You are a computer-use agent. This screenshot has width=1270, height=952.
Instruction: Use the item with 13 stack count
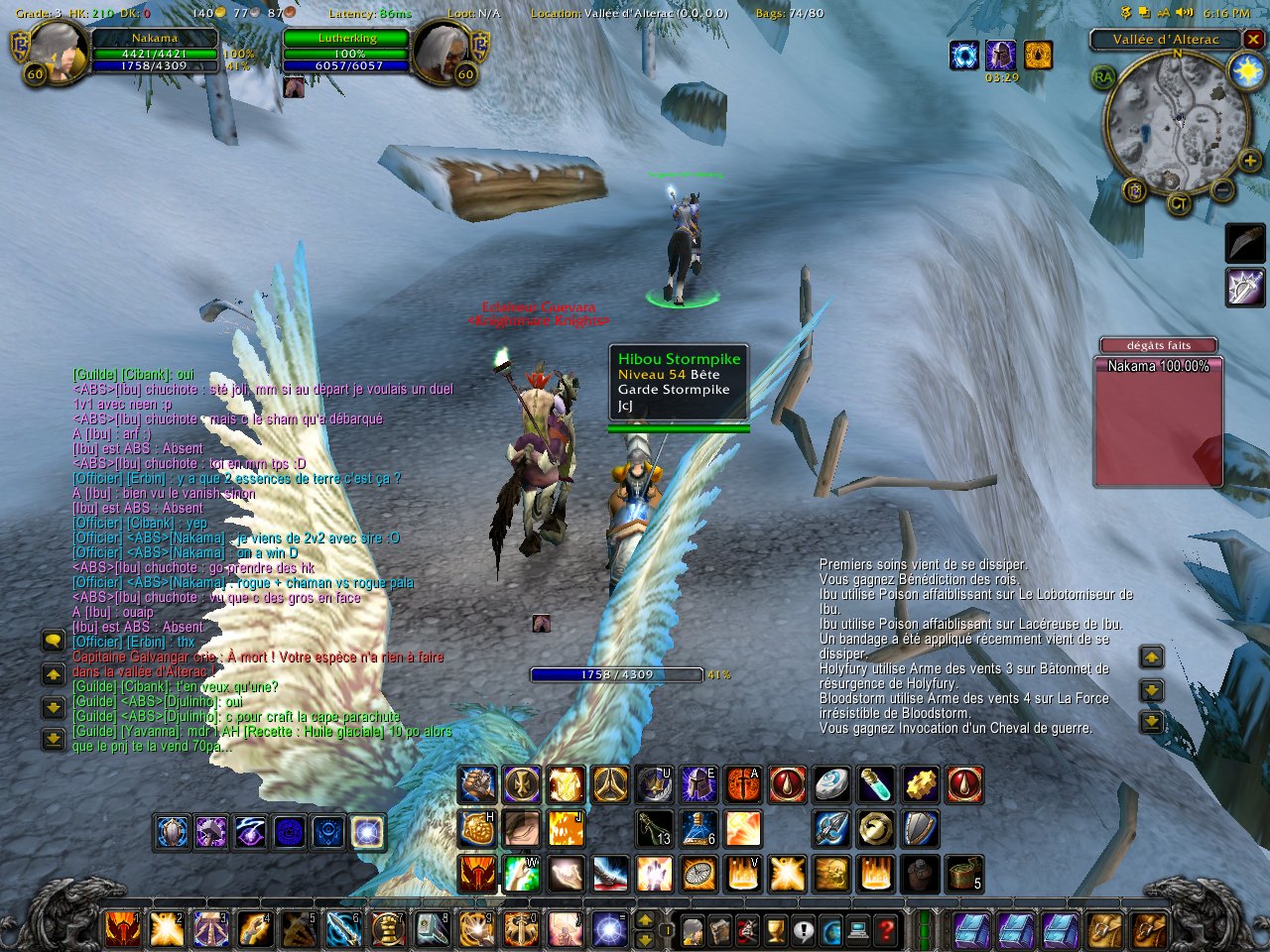tap(655, 829)
